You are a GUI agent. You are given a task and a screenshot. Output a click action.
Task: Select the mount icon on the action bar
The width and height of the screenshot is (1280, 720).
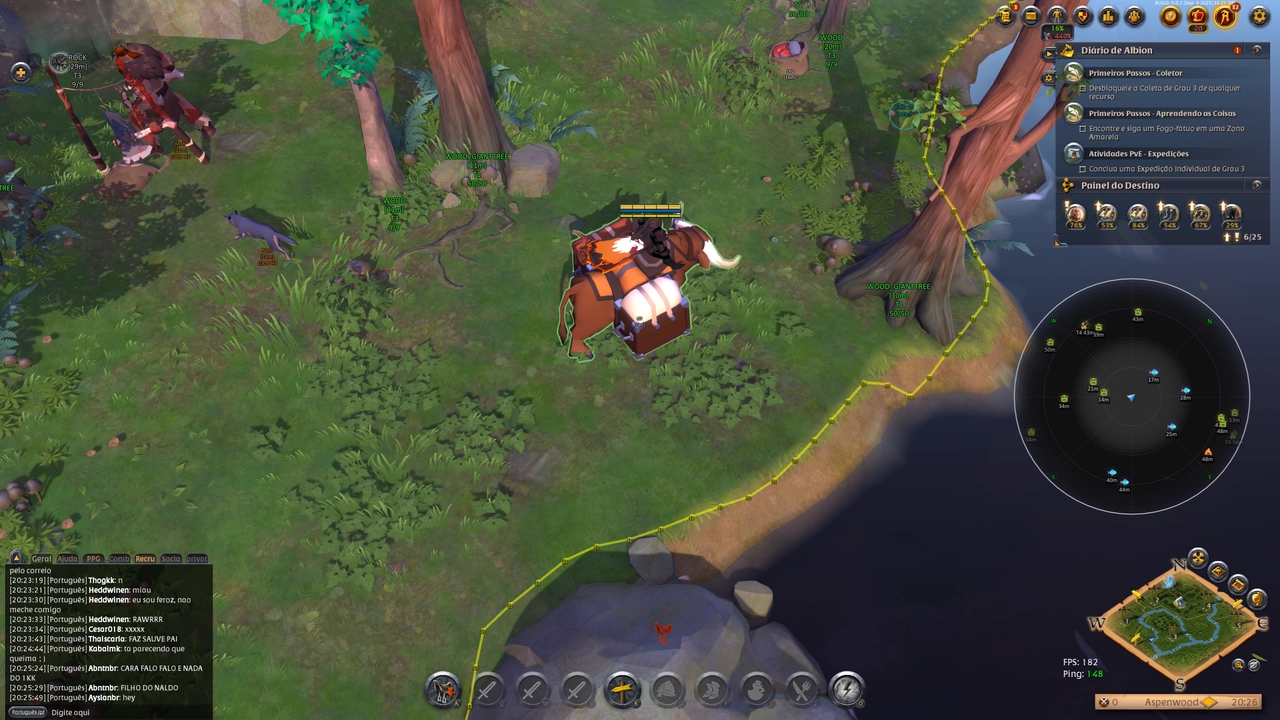coord(442,689)
